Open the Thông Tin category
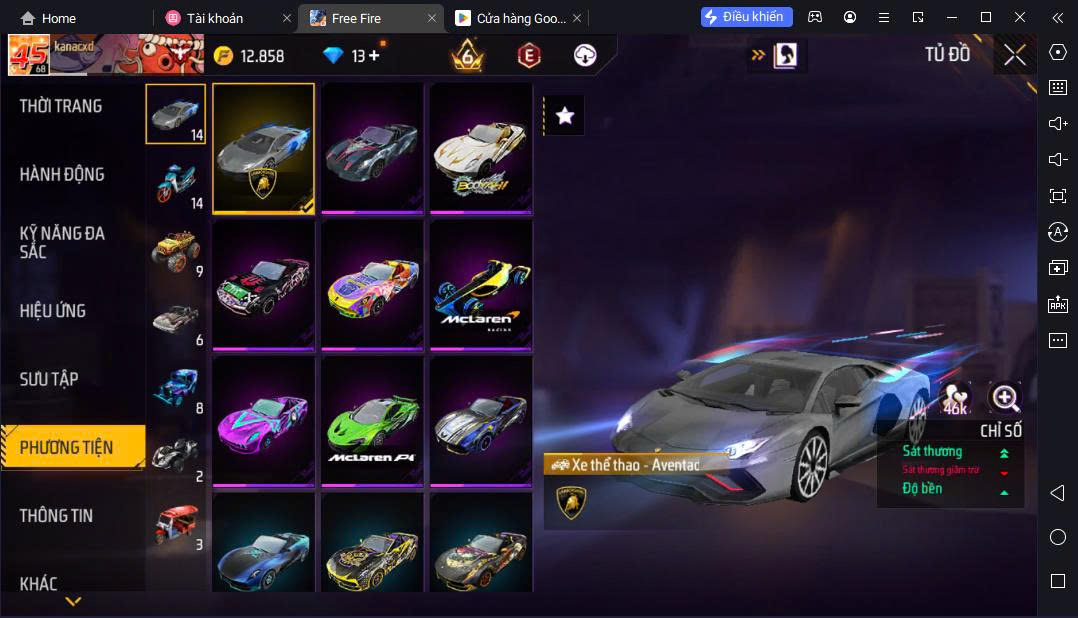This screenshot has height=618, width=1078. (x=56, y=515)
